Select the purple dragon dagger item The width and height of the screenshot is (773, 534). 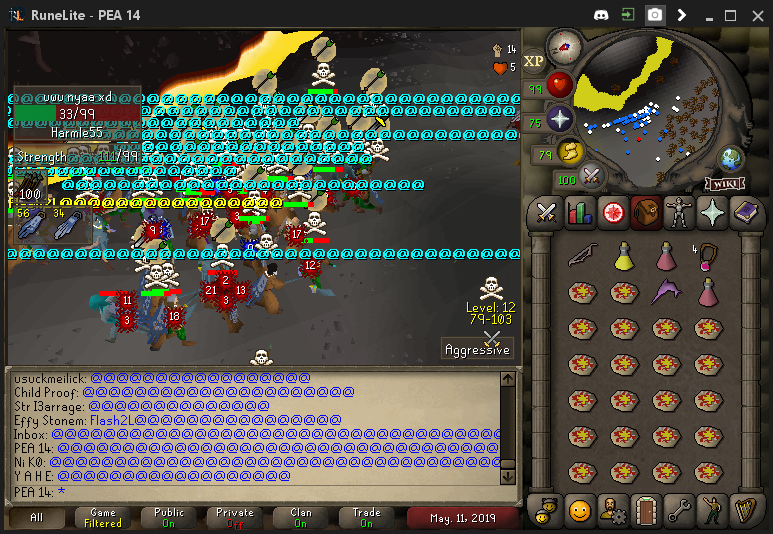(665, 292)
